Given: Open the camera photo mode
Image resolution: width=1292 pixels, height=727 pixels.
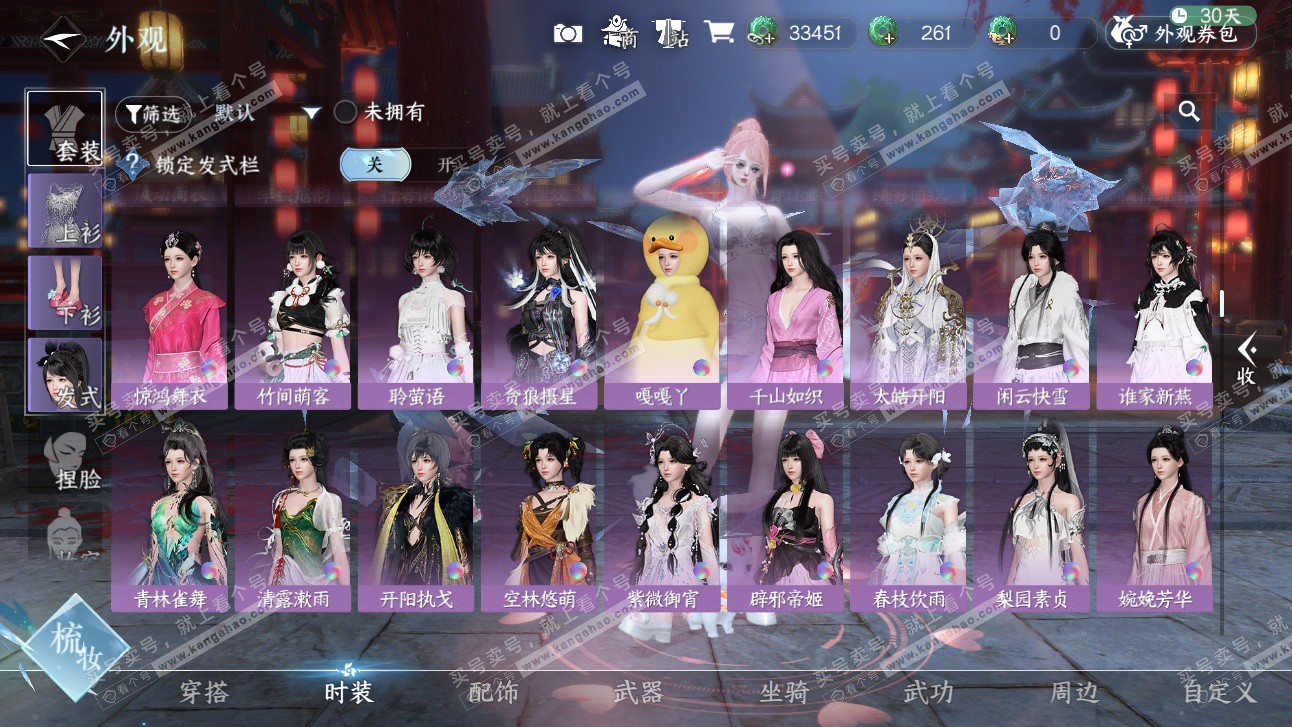Looking at the screenshot, I should coord(568,33).
